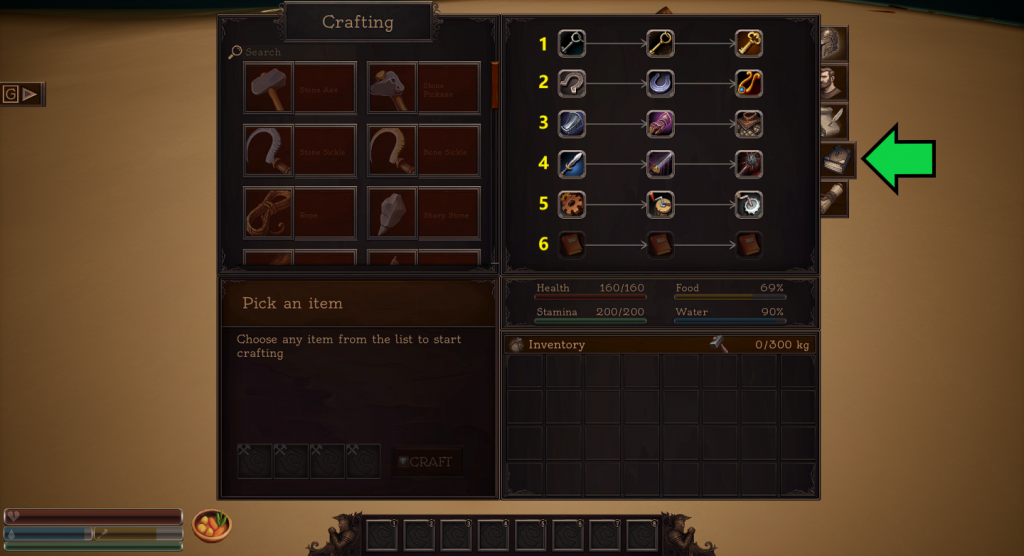The height and width of the screenshot is (556, 1024).
Task: Select the bronze gear icon in row 5
Action: pos(571,203)
